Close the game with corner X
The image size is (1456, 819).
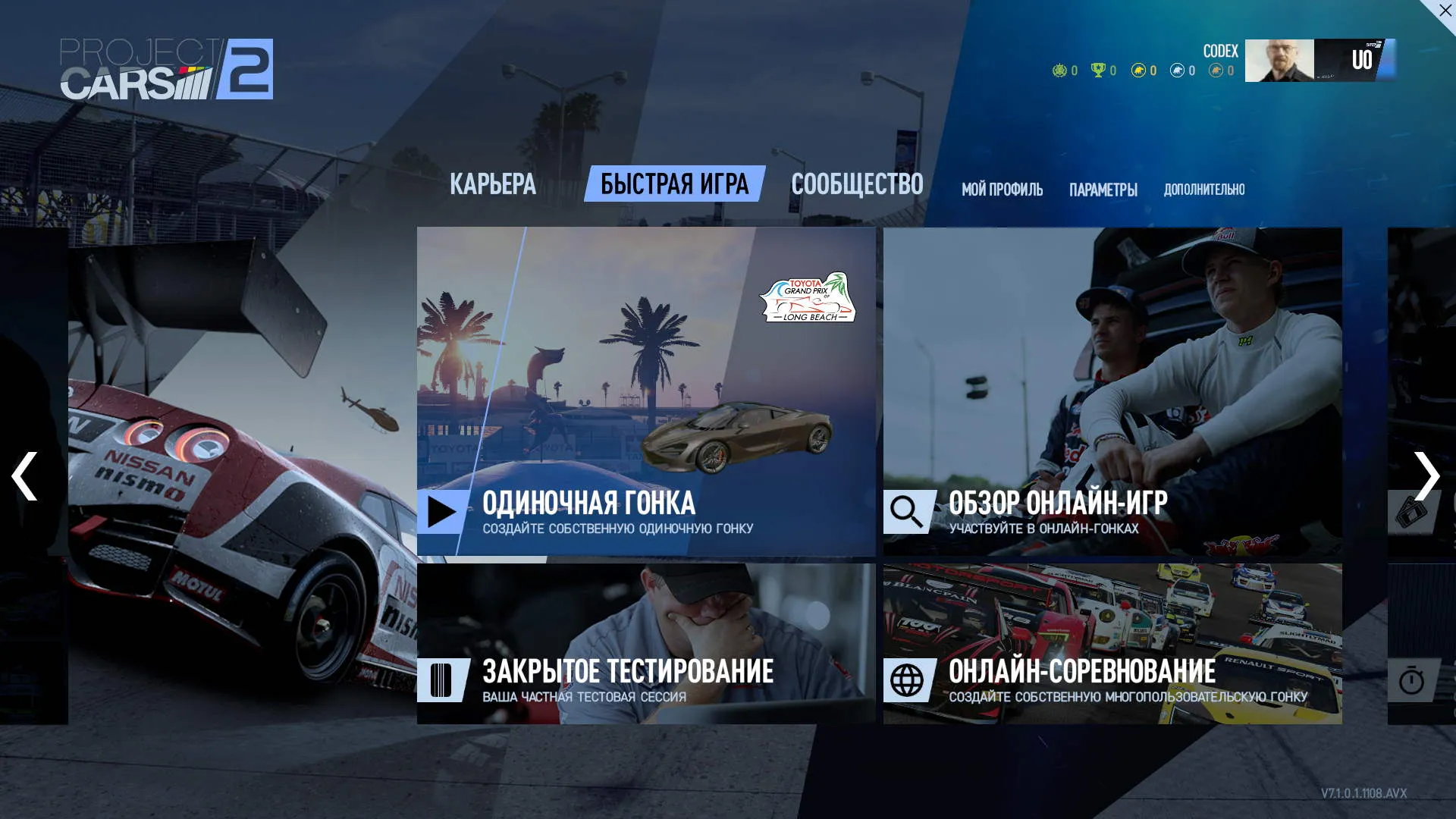click(1445, 11)
